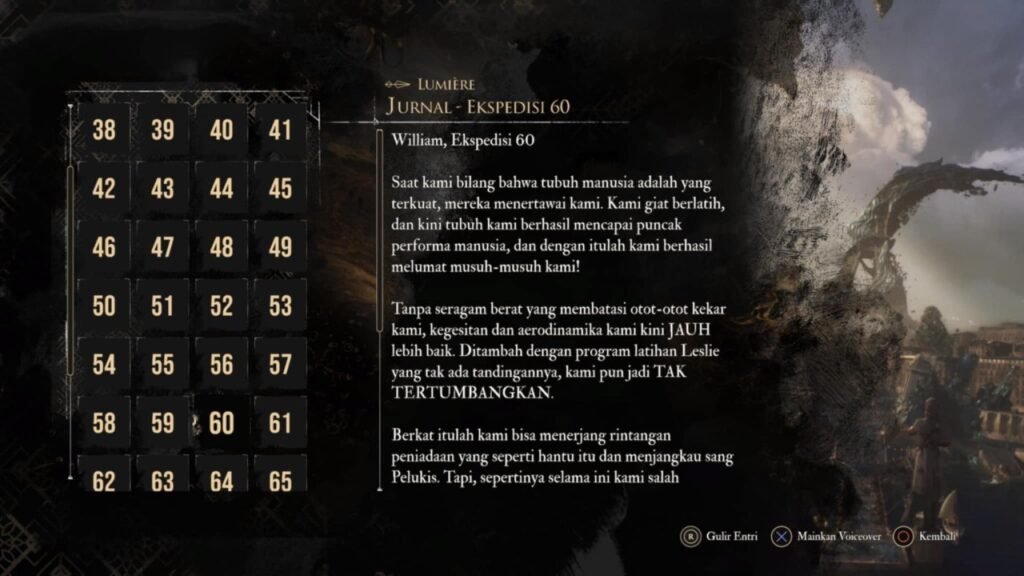The image size is (1024, 576).
Task: Open journal entry 44
Action: [x=222, y=188]
